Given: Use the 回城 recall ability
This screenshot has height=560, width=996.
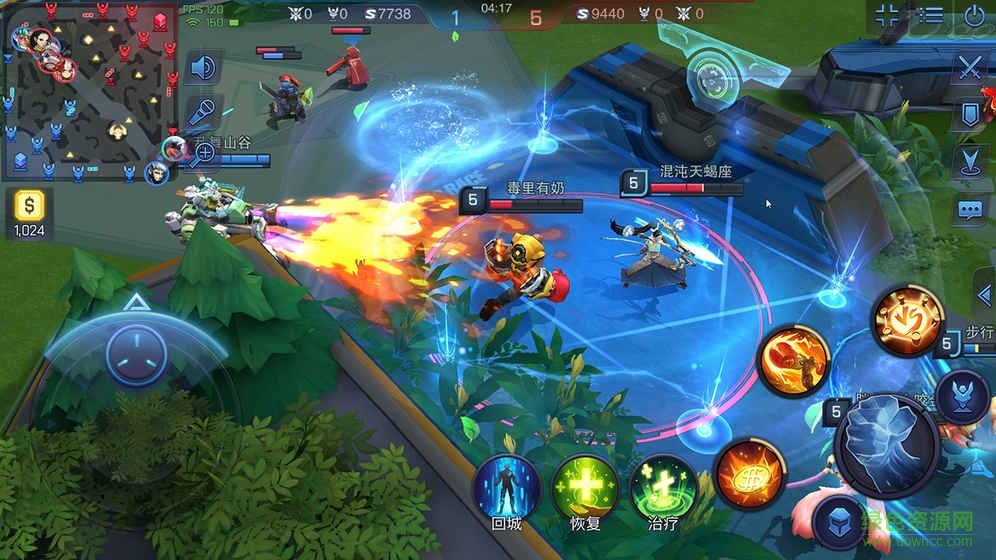Looking at the screenshot, I should tap(505, 490).
